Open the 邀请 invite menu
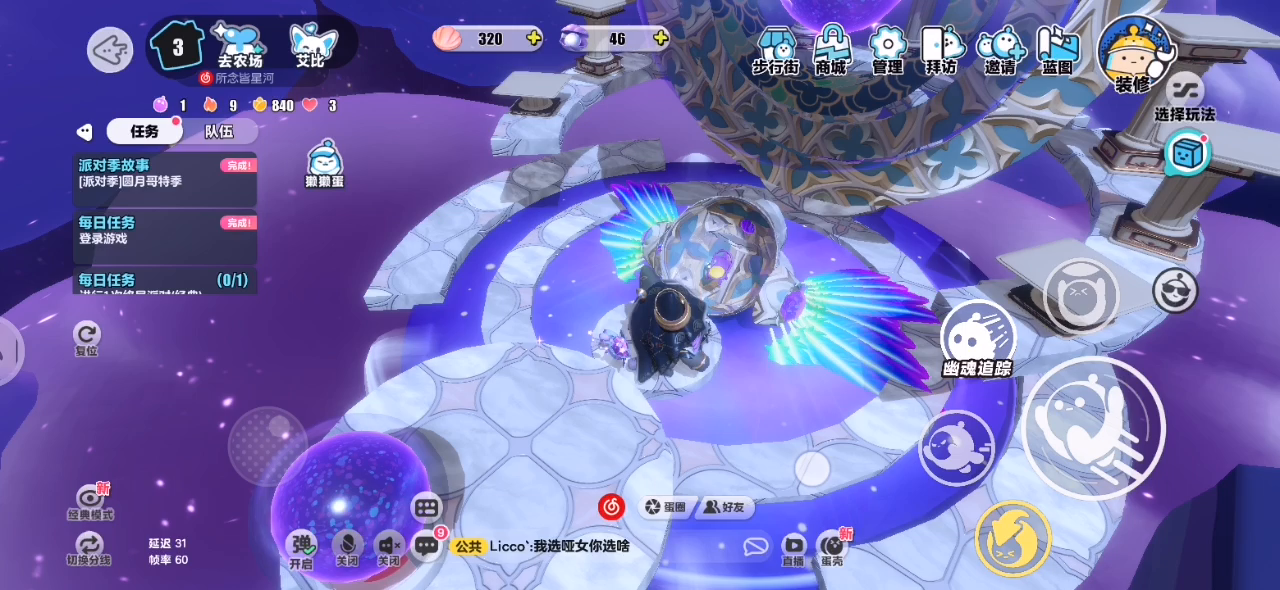Viewport: 1280px width, 590px height. 999,48
